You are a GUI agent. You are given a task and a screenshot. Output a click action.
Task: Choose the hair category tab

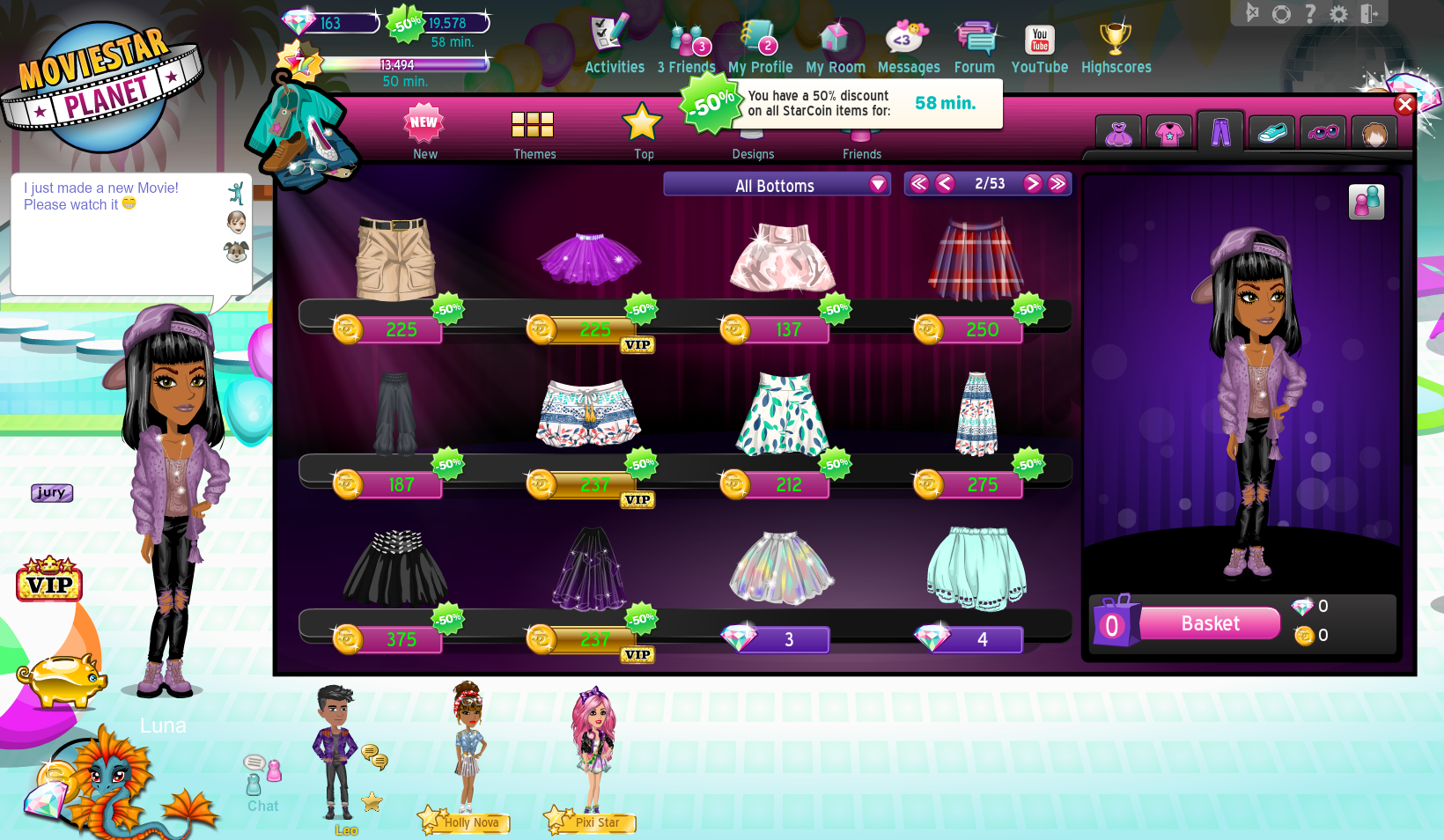(1374, 134)
